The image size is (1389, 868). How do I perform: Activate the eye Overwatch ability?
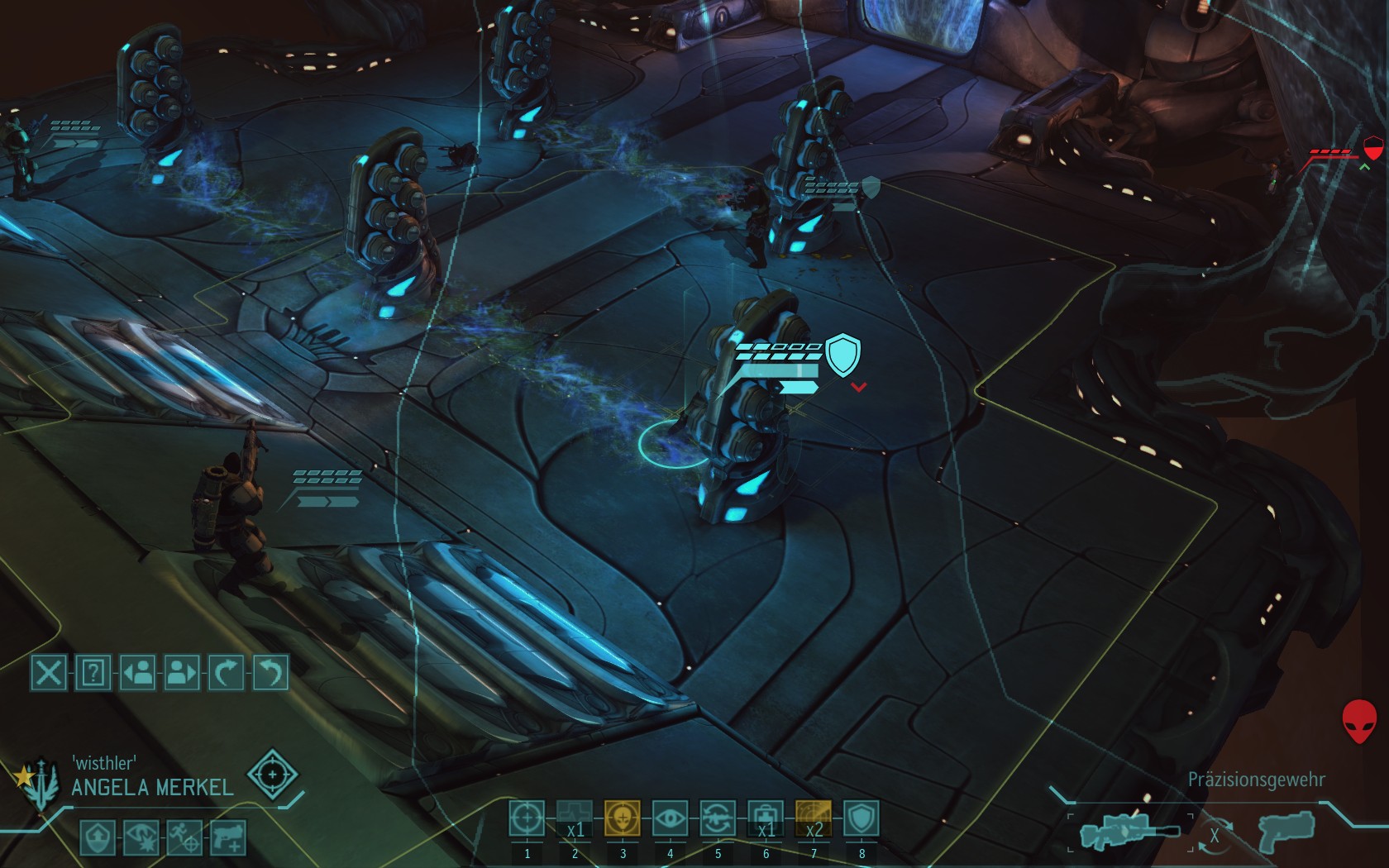coord(670,819)
